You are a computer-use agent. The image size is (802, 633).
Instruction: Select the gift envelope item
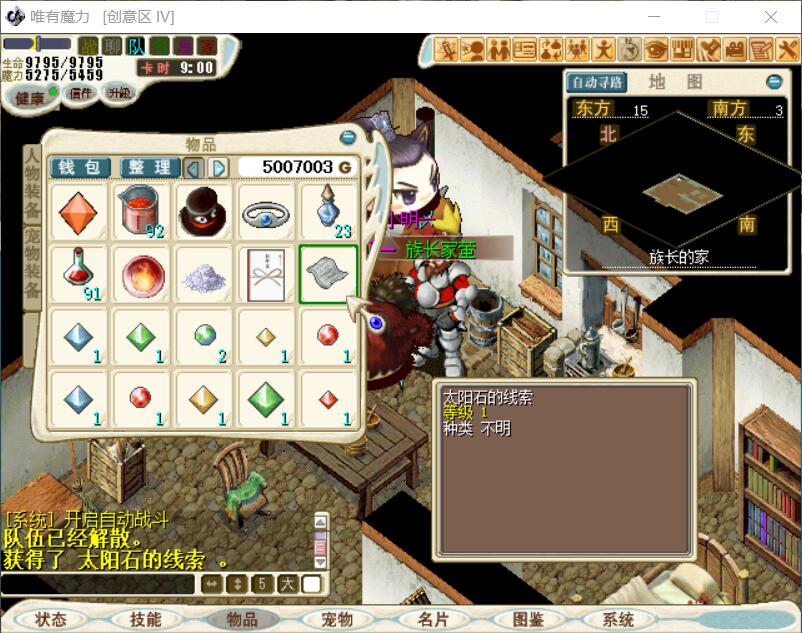[265, 273]
